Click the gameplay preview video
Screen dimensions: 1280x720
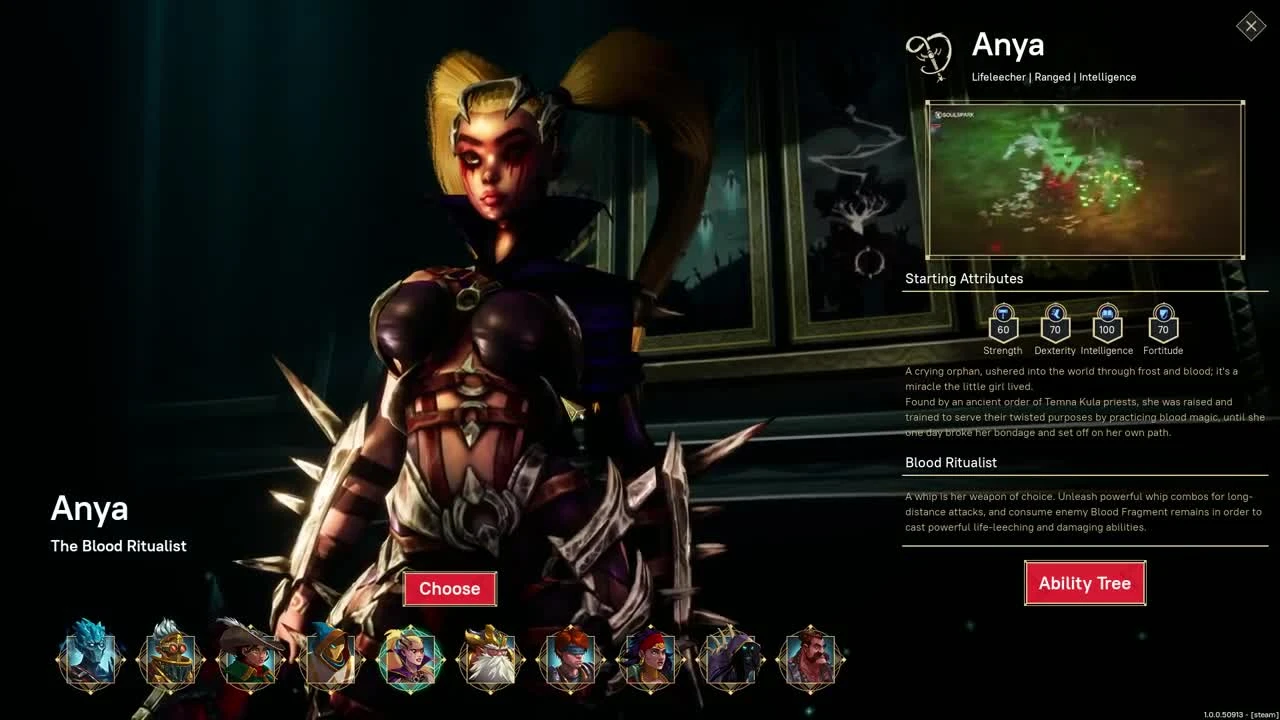pos(1085,180)
